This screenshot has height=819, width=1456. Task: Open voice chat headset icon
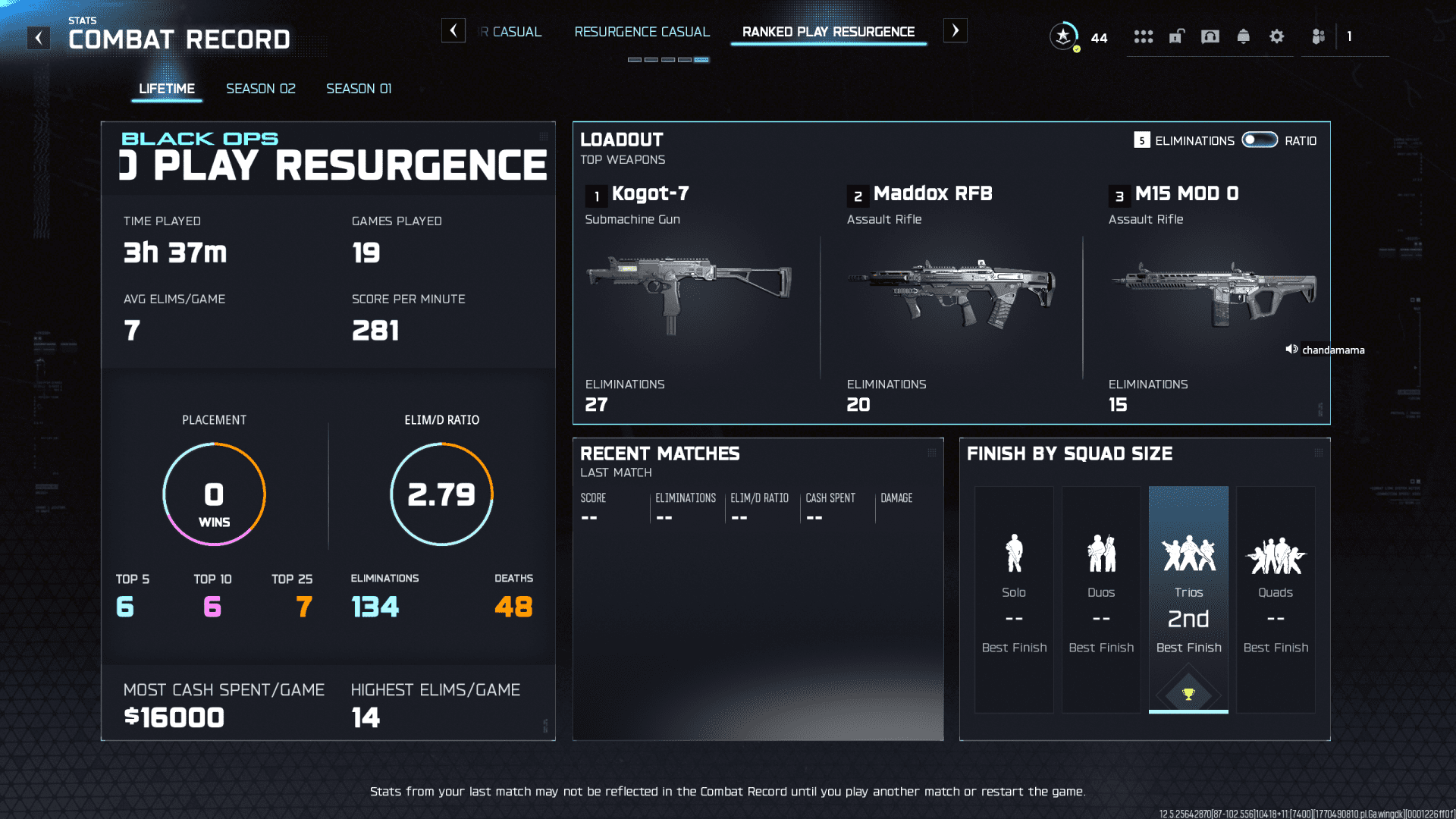pos(1210,36)
